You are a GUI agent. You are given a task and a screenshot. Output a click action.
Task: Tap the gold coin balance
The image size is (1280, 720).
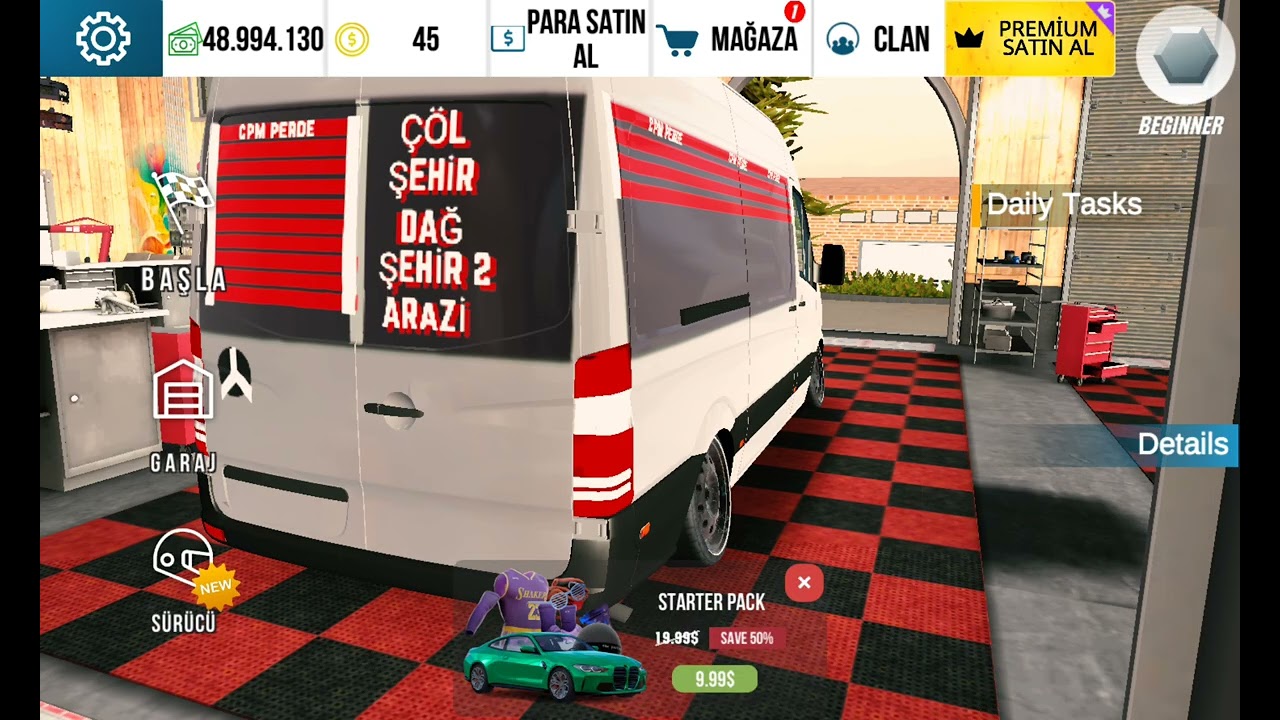[x=406, y=40]
